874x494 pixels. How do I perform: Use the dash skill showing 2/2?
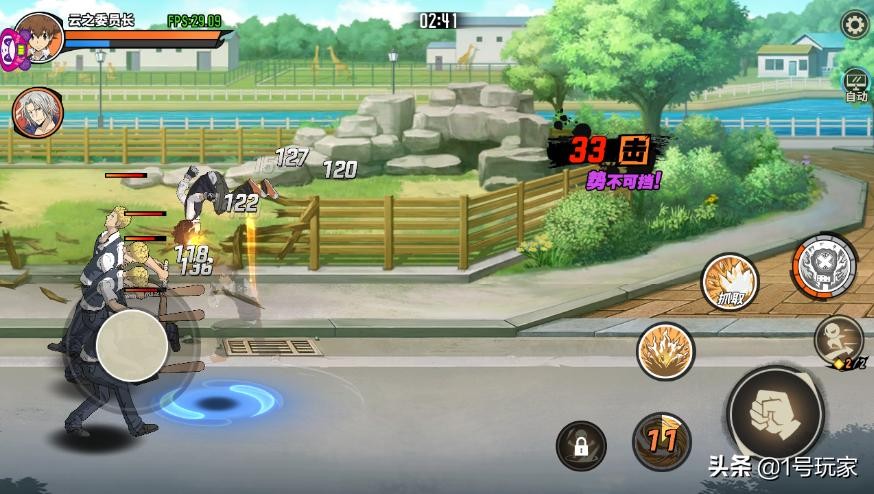839,341
